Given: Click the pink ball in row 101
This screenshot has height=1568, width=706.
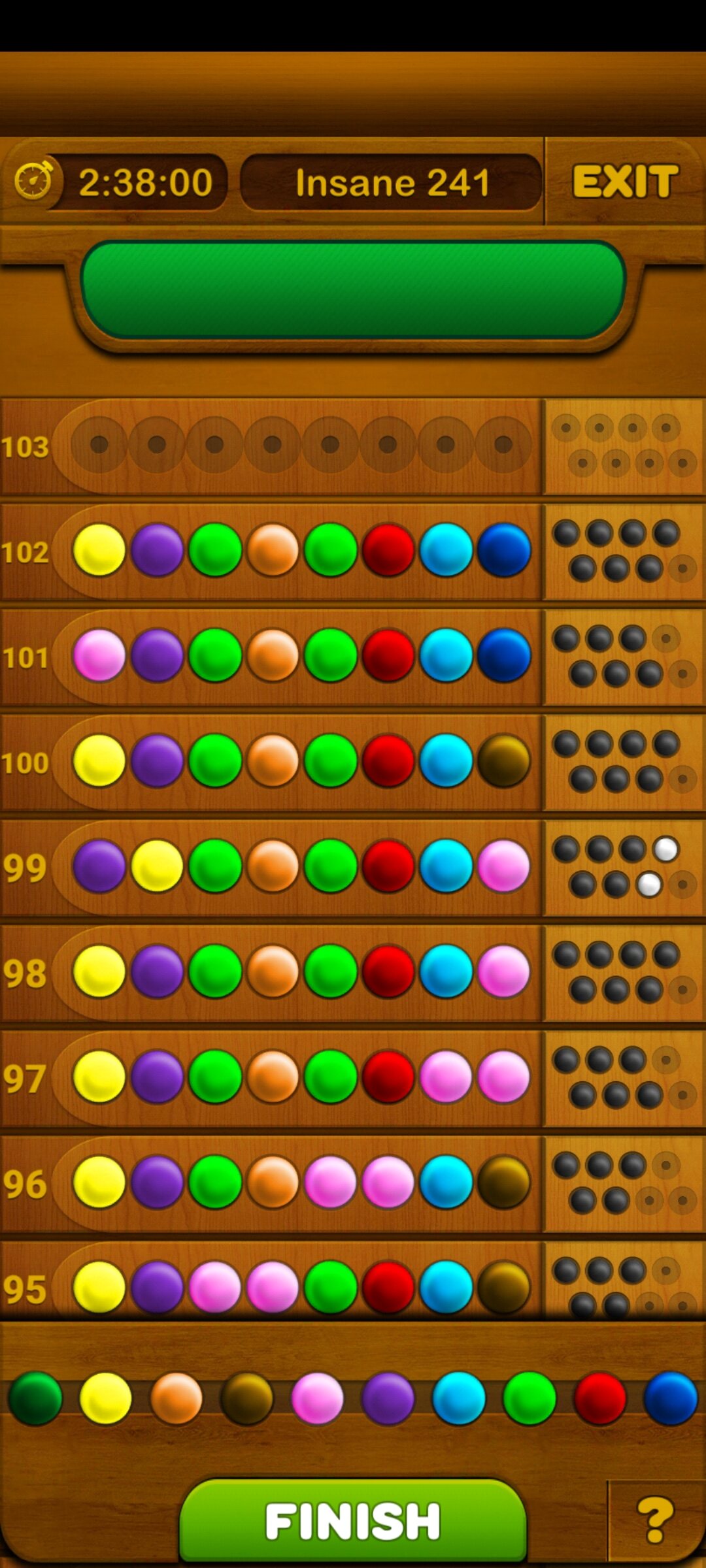Looking at the screenshot, I should pyautogui.click(x=99, y=655).
